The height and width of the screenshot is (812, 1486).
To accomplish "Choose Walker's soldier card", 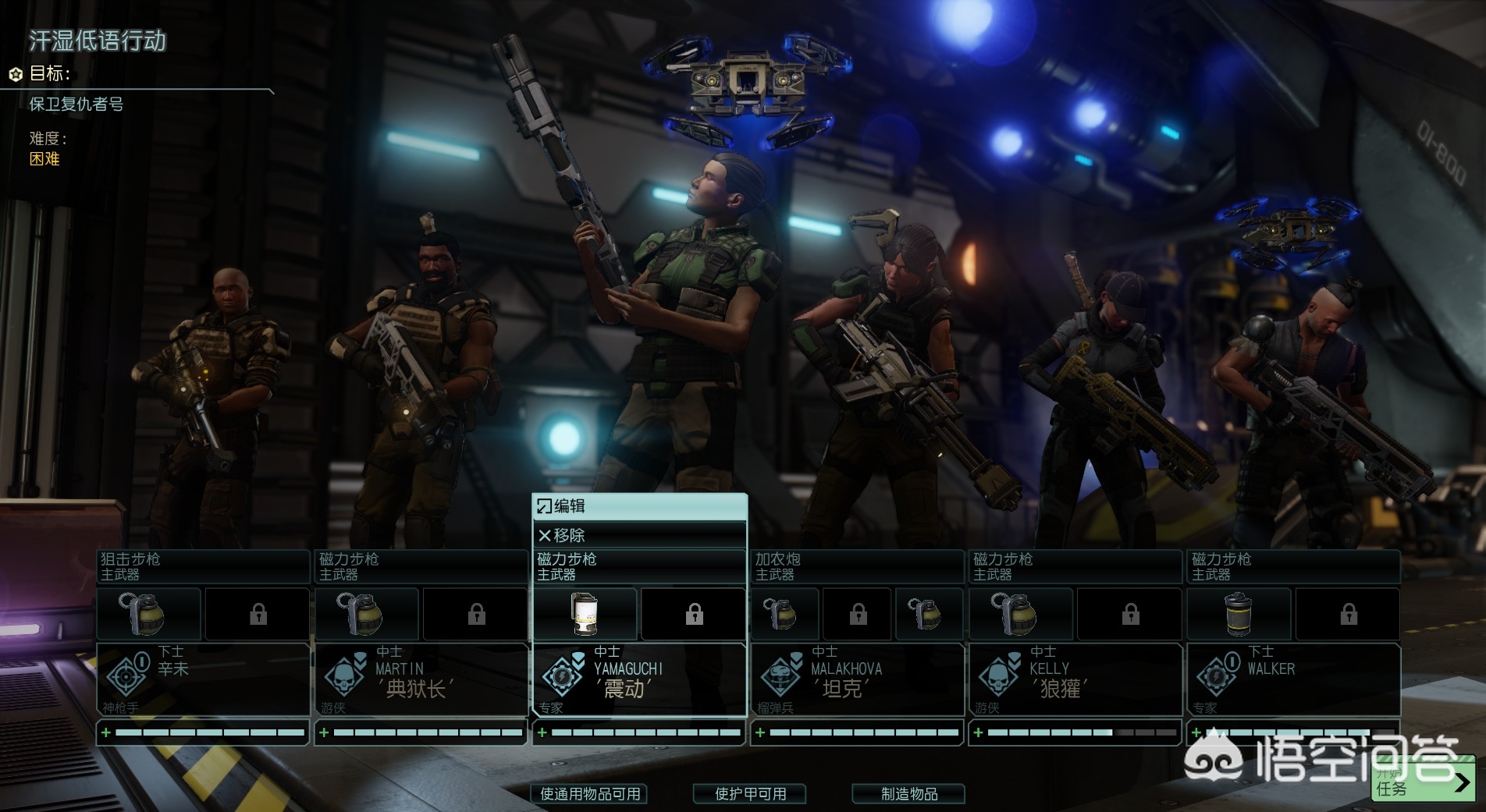I will [1292, 679].
